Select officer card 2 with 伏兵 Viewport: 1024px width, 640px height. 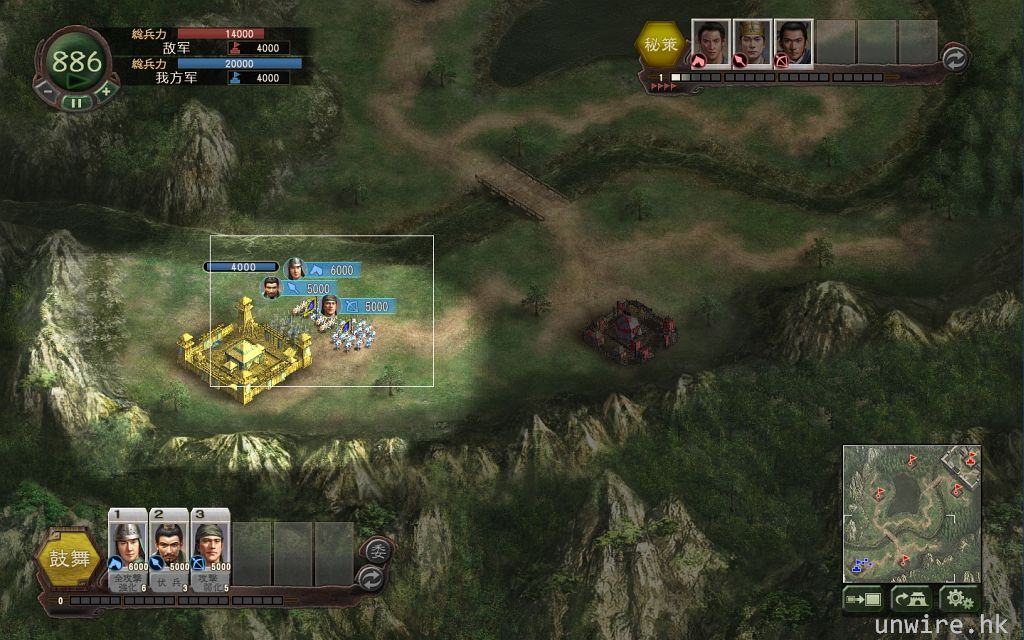(169, 549)
